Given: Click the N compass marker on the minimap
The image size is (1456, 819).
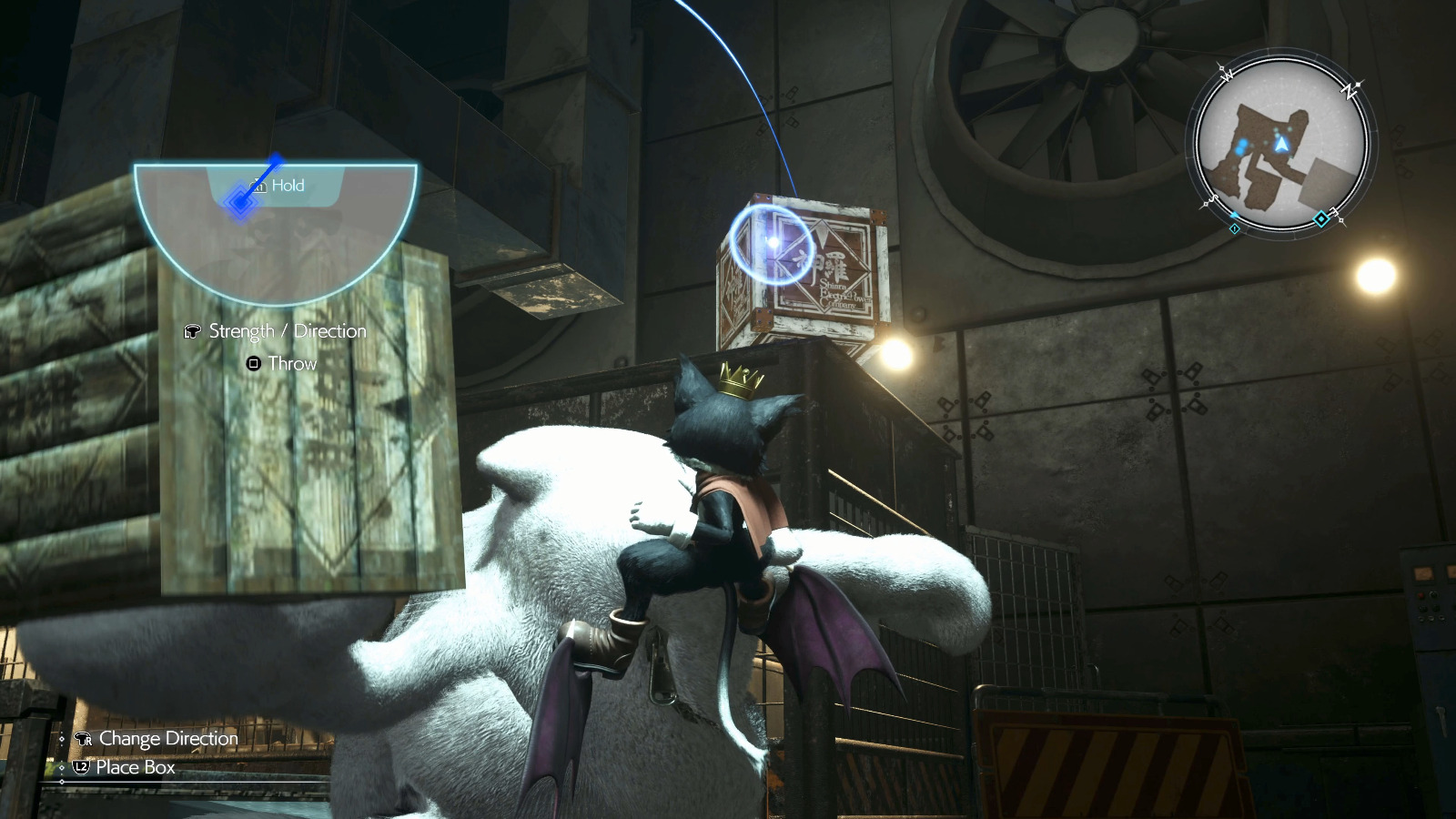Looking at the screenshot, I should tap(1349, 90).
